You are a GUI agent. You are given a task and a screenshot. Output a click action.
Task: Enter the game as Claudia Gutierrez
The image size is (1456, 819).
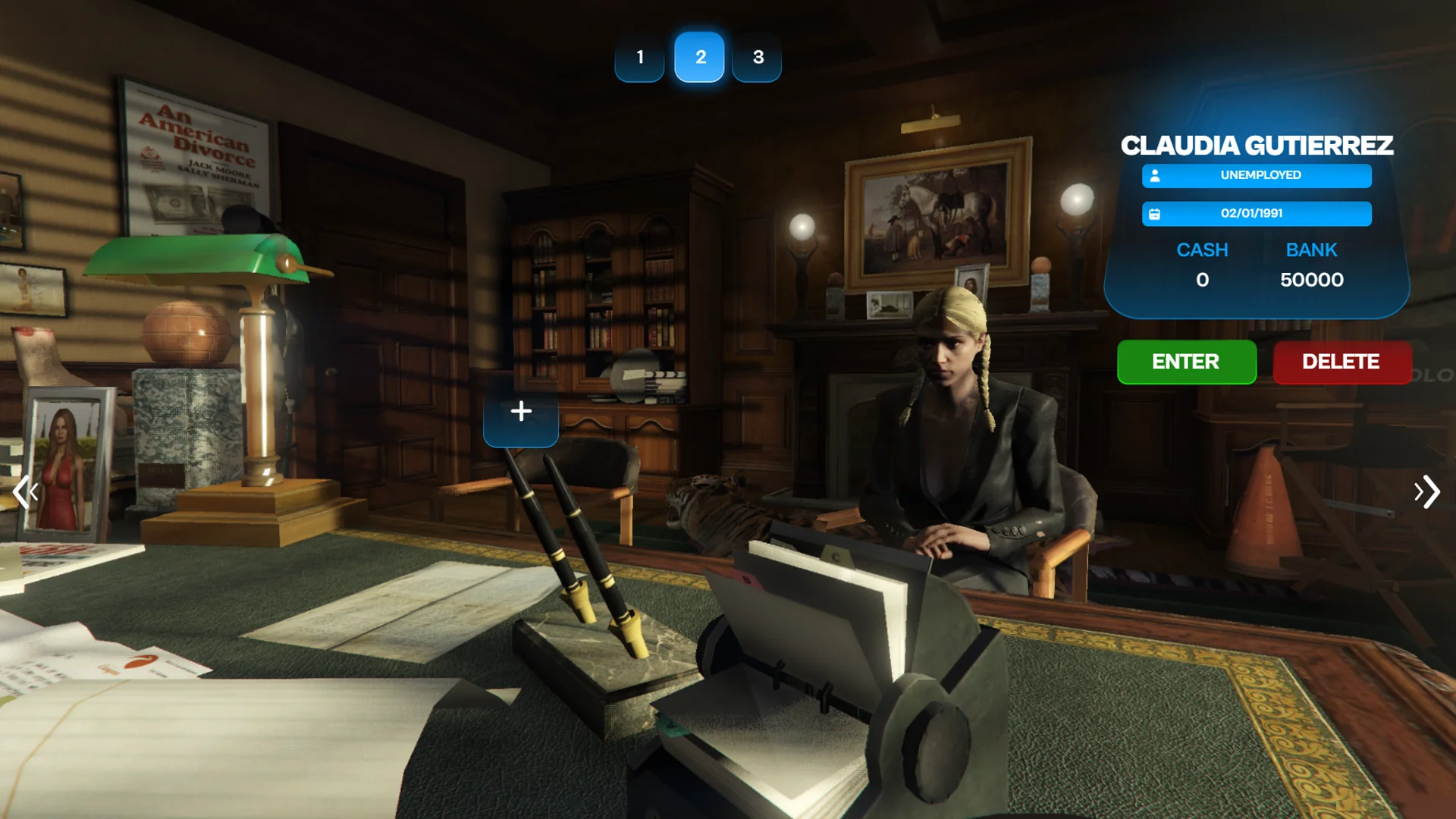[1186, 362]
